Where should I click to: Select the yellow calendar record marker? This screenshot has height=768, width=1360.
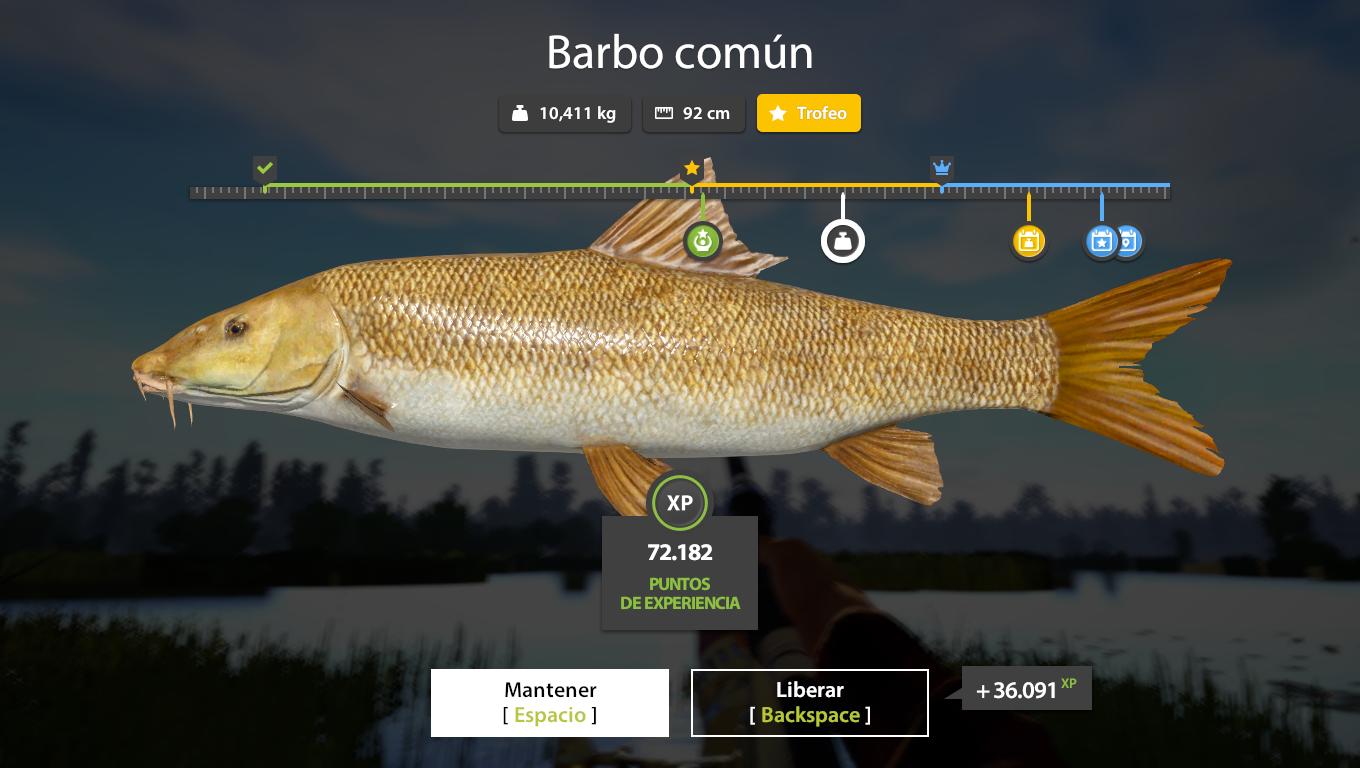(1028, 241)
